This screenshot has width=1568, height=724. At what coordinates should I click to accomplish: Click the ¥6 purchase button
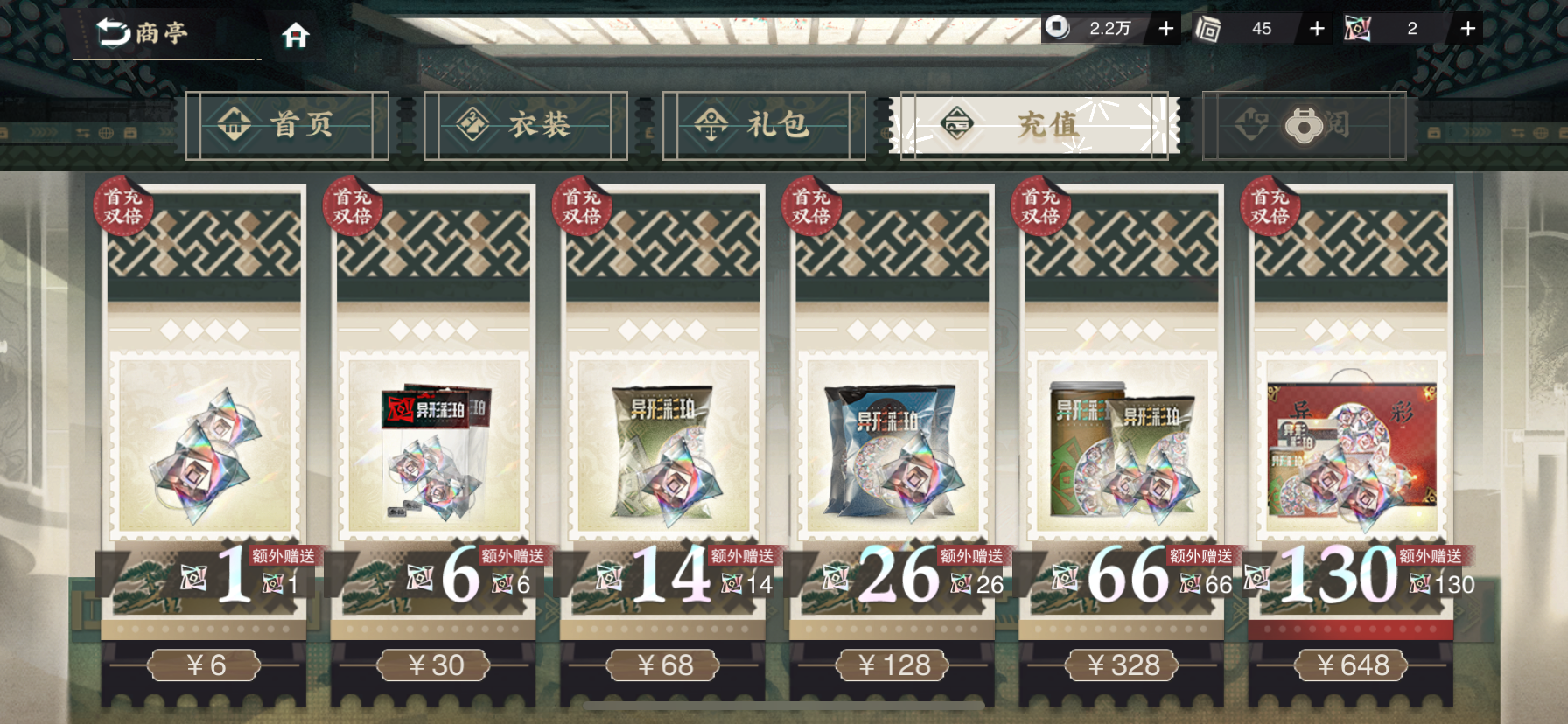coord(204,665)
